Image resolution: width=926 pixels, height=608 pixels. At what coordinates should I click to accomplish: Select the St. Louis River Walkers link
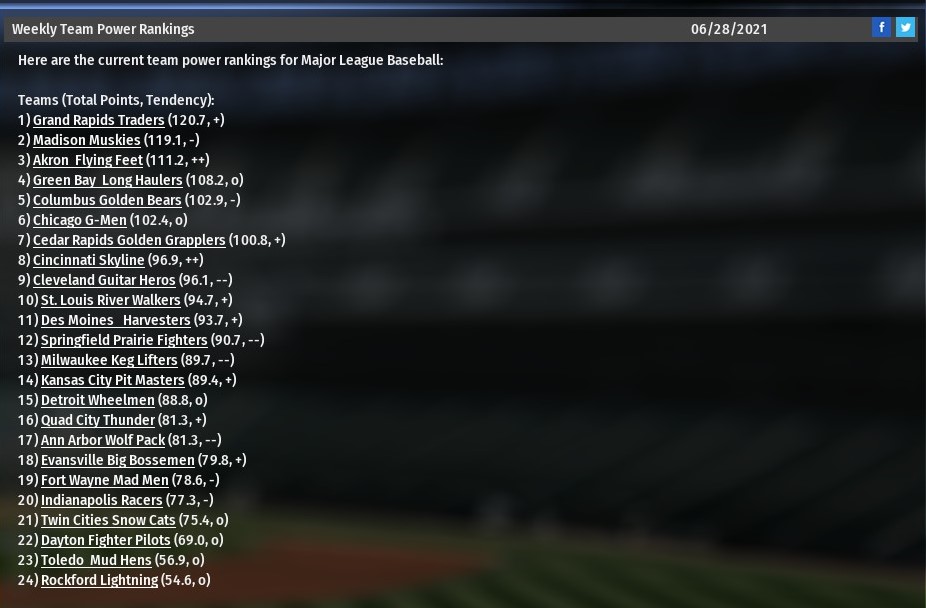pyautogui.click(x=110, y=300)
